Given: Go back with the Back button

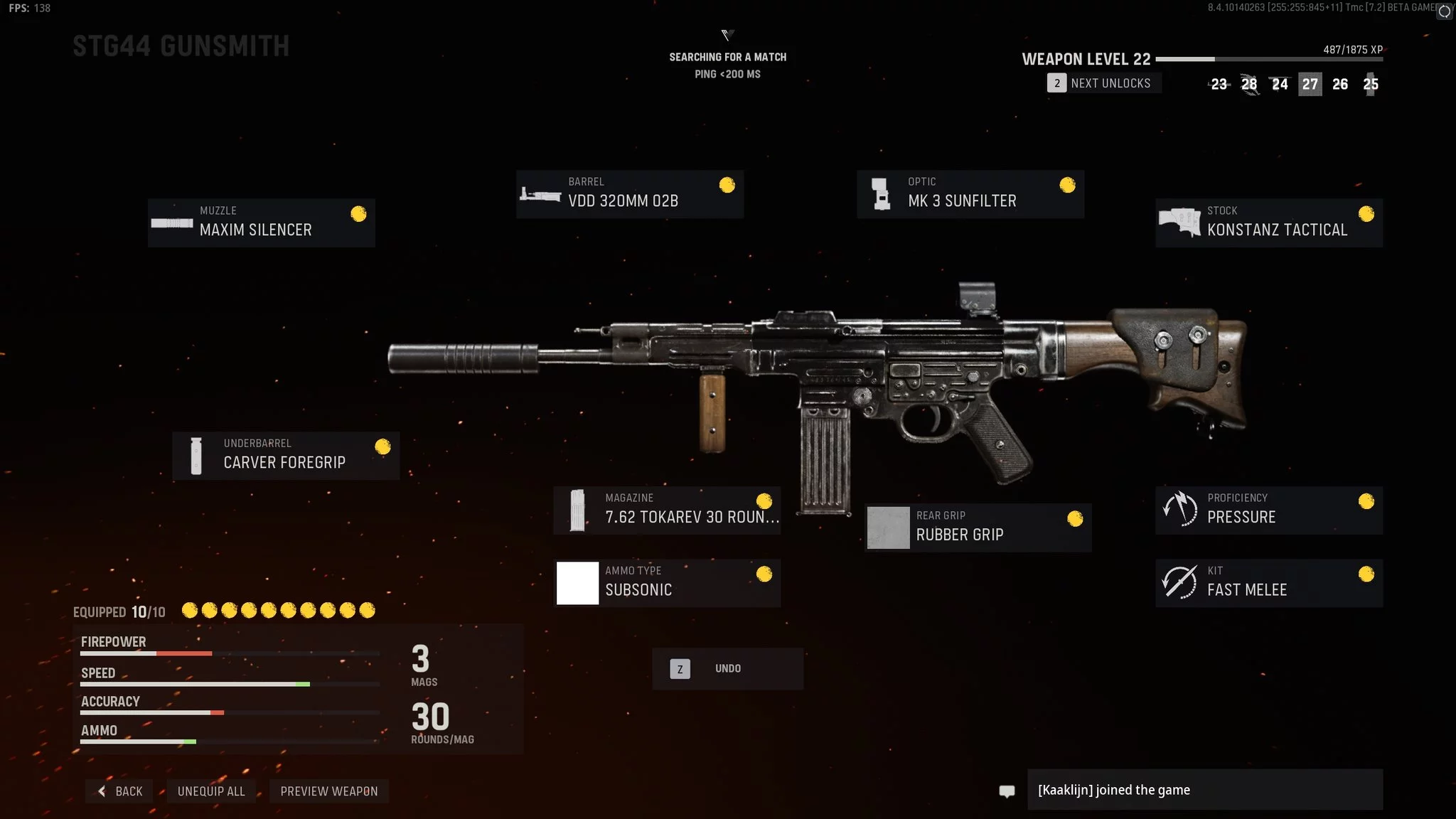Looking at the screenshot, I should 119,791.
